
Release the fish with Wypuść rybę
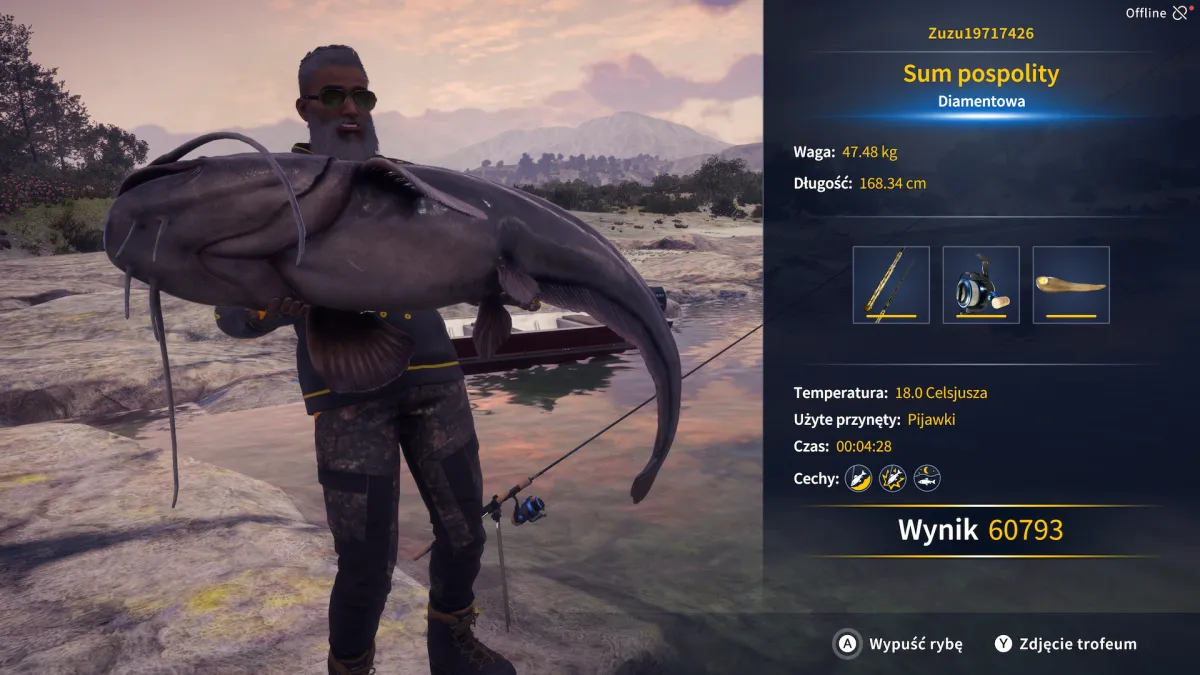[x=898, y=644]
